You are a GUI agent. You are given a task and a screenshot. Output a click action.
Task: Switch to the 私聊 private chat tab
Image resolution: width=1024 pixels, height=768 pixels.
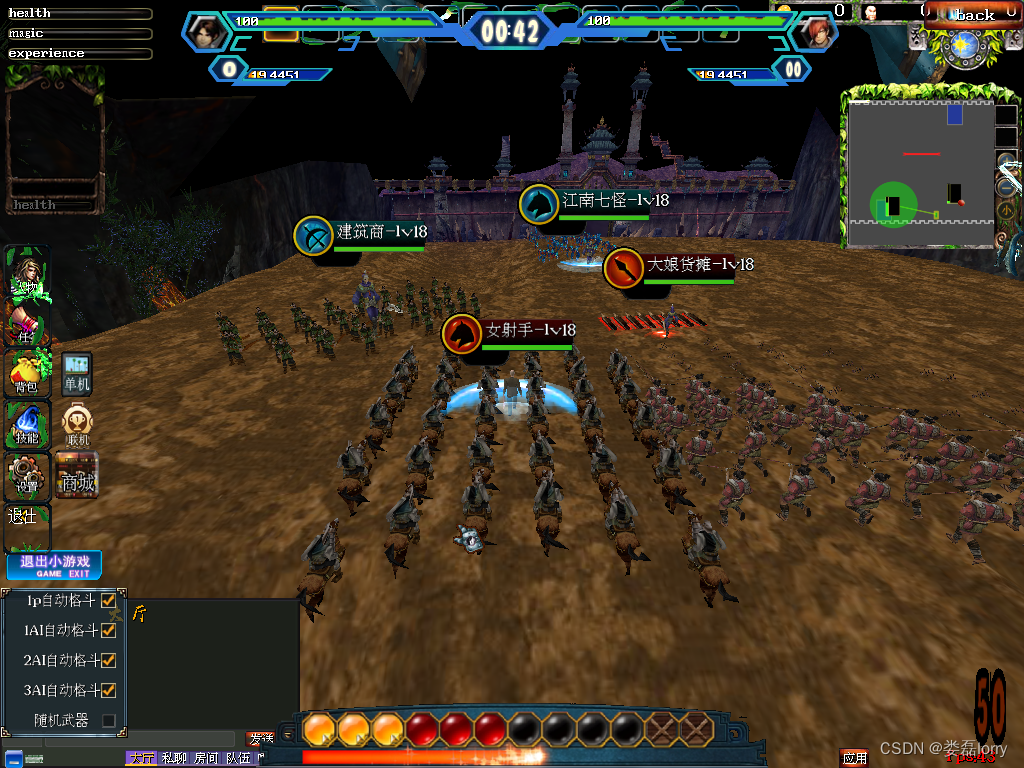[174, 759]
